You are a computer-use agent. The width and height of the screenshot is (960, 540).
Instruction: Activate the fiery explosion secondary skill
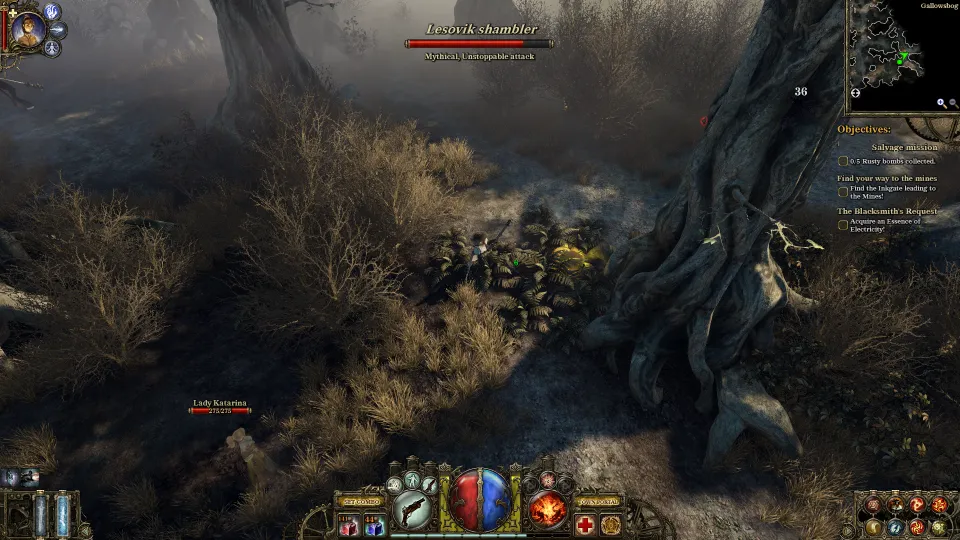tap(548, 509)
